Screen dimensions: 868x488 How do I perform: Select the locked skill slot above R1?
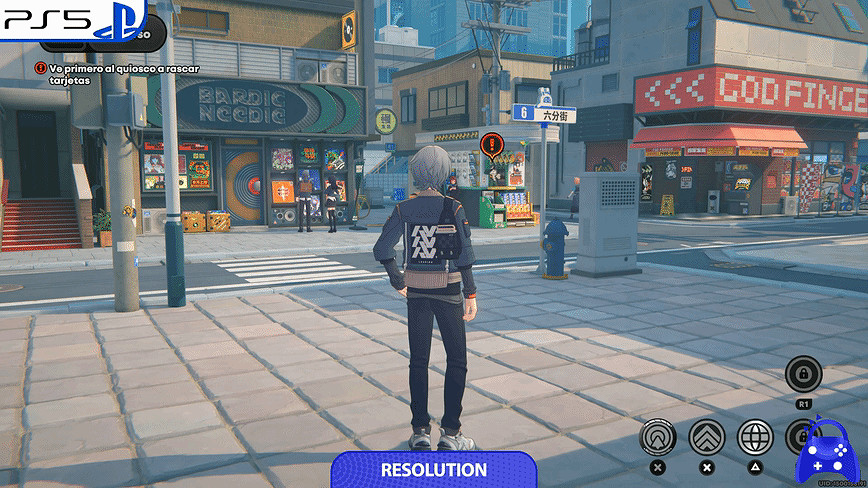[x=803, y=375]
